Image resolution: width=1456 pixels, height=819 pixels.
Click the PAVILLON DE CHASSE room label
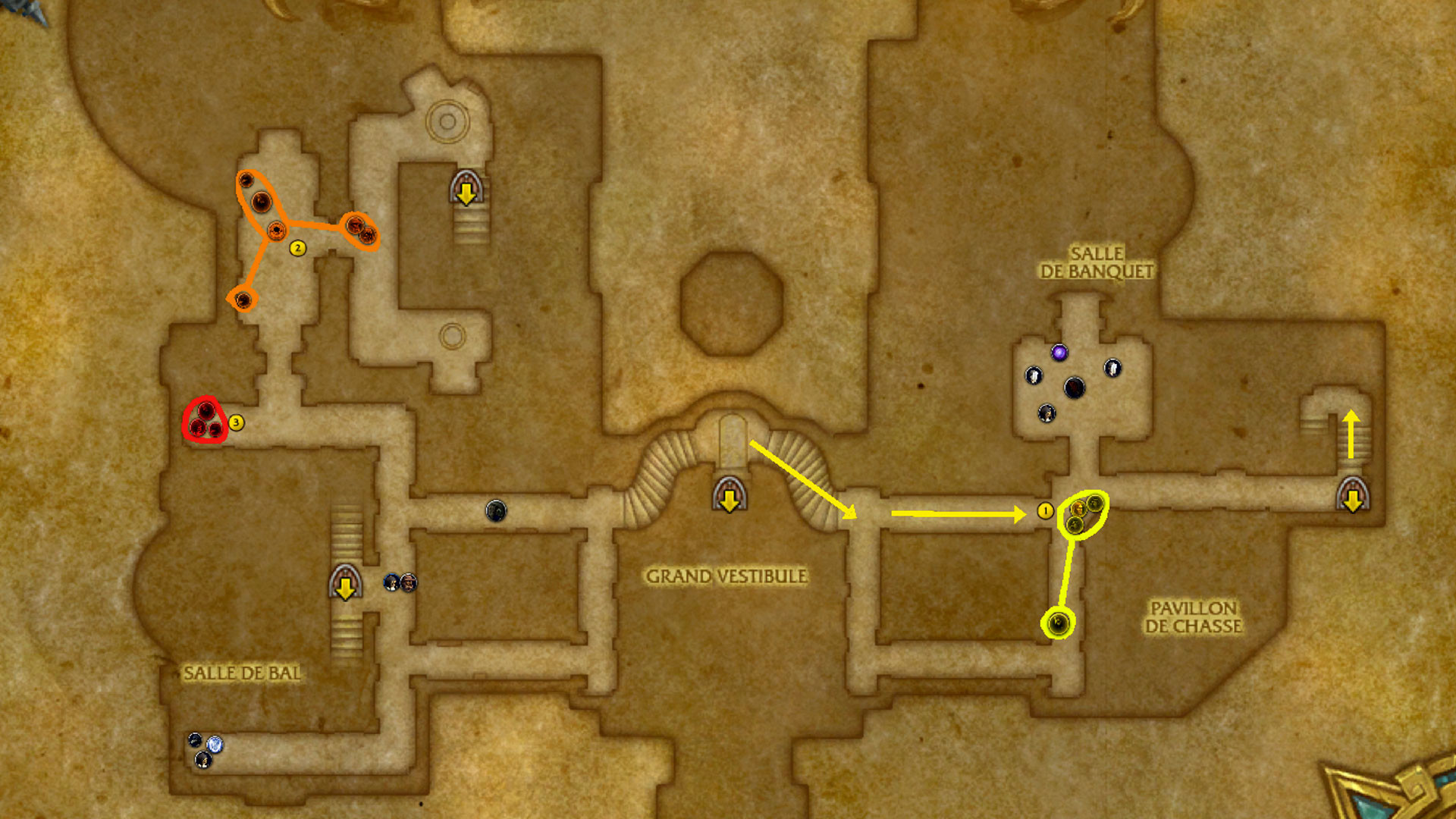pyautogui.click(x=1194, y=618)
